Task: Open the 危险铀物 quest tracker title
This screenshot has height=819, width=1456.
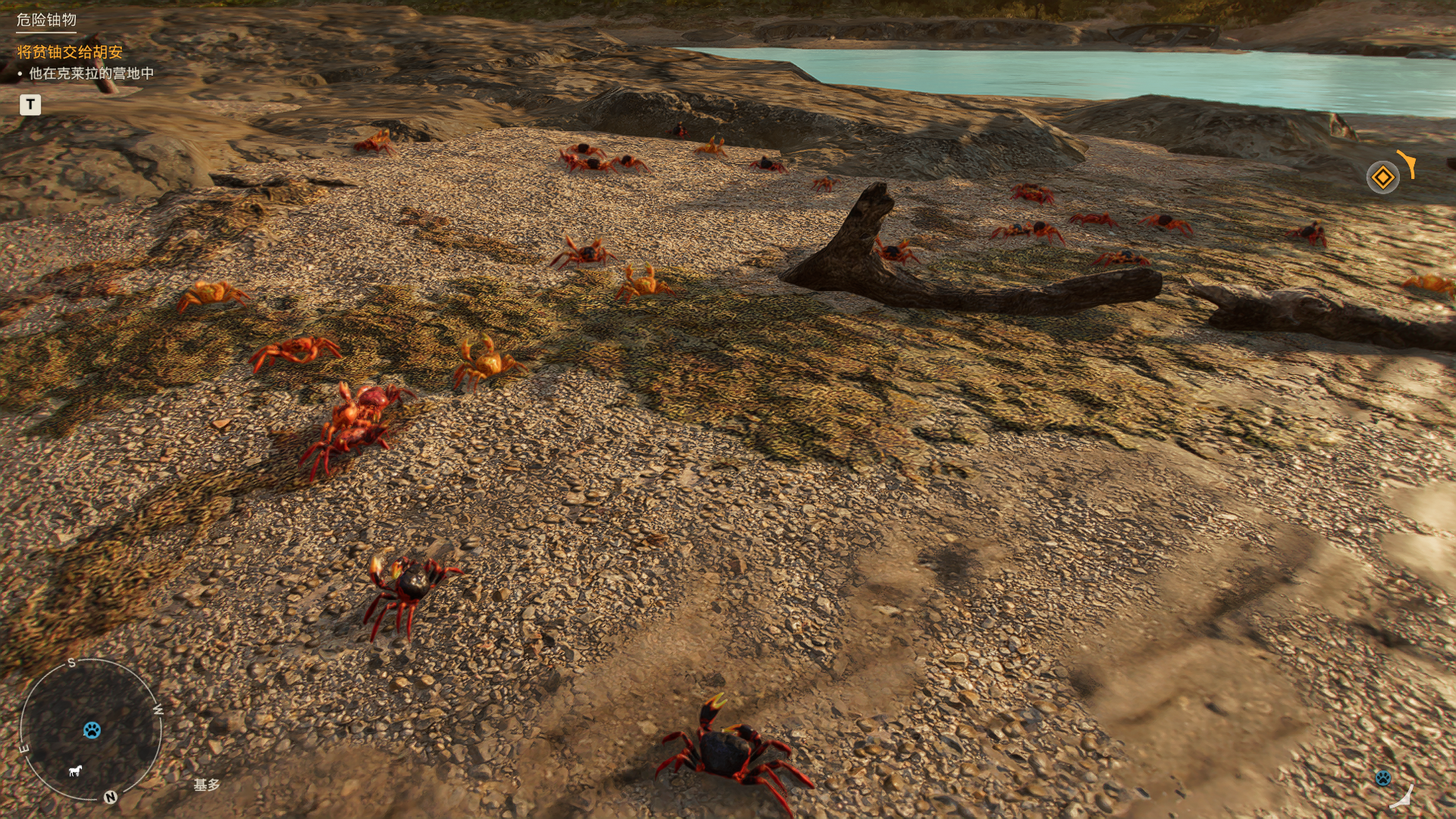Action: [x=46, y=20]
